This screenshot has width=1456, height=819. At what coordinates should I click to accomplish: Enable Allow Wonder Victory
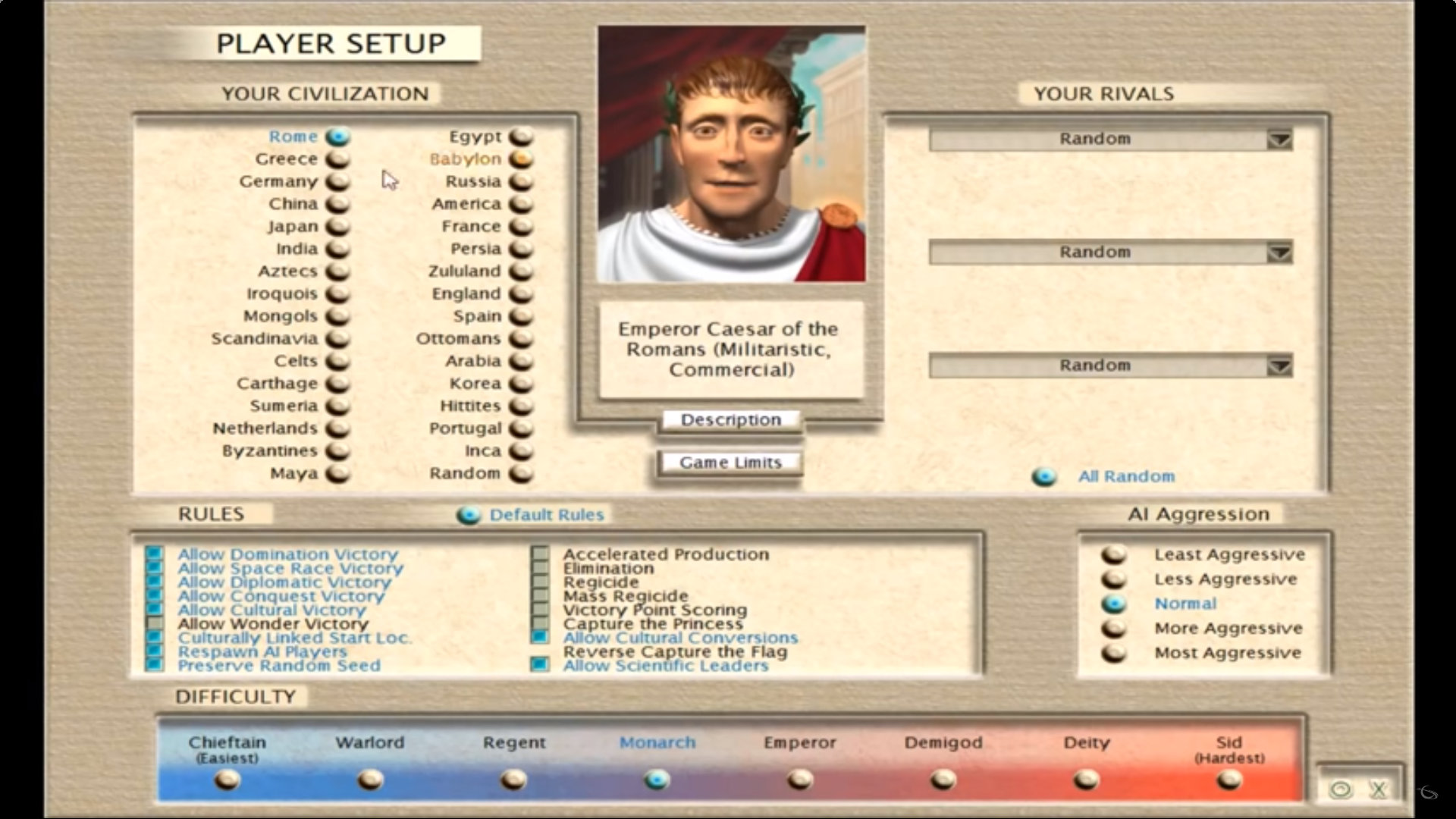click(155, 623)
